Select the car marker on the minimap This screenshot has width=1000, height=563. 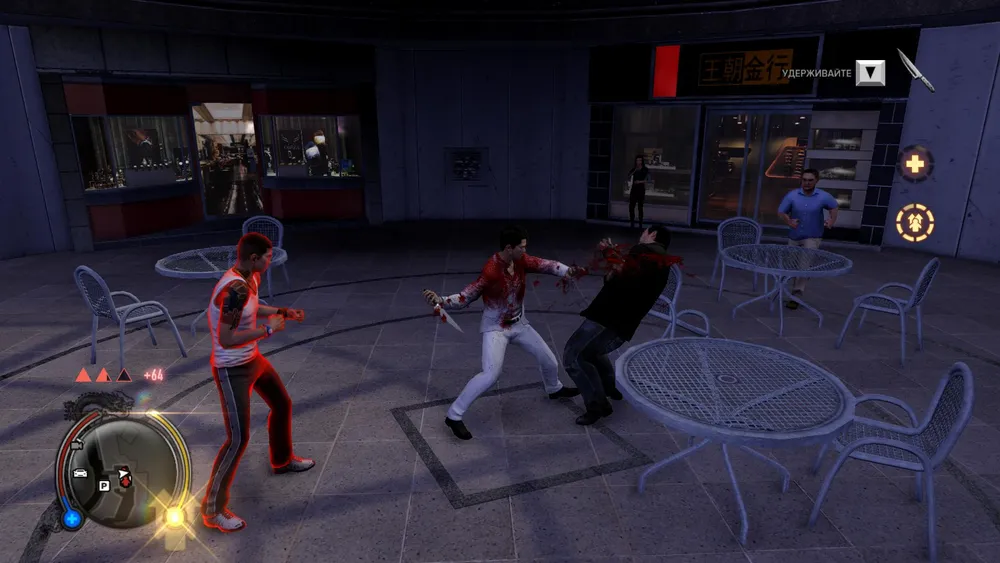(80, 472)
